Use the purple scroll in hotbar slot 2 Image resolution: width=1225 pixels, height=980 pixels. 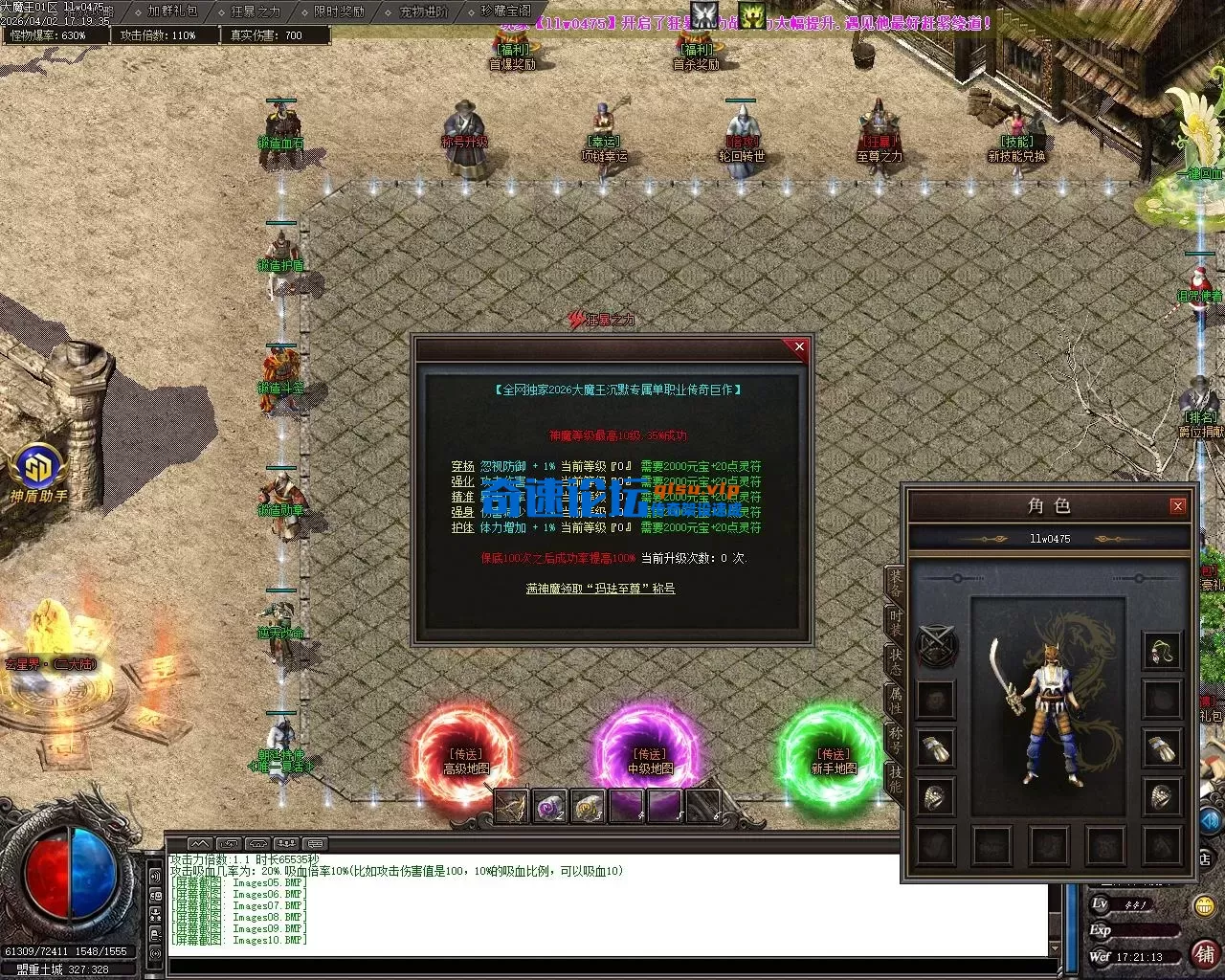(549, 807)
